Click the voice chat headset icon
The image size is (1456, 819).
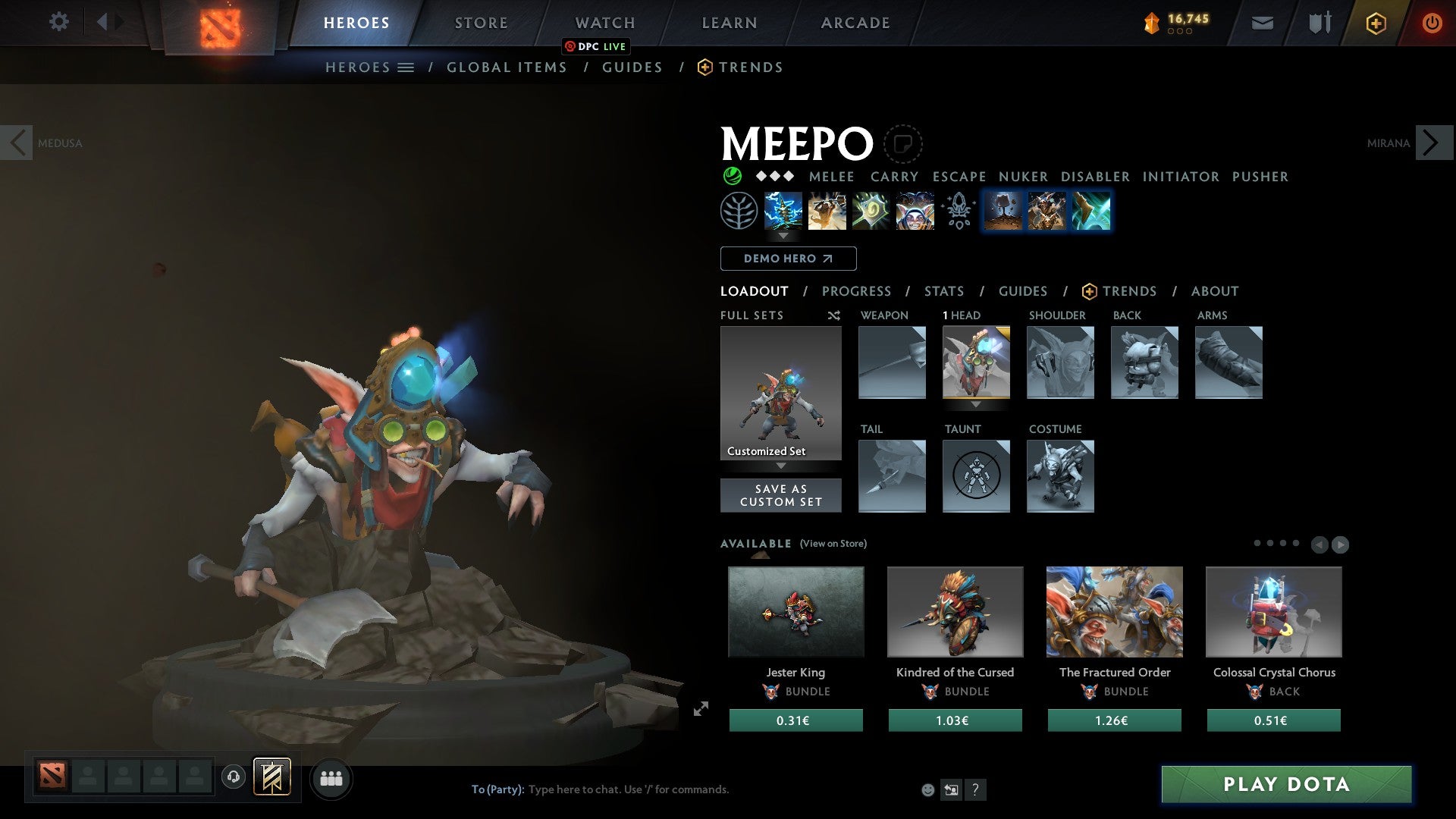[x=233, y=778]
